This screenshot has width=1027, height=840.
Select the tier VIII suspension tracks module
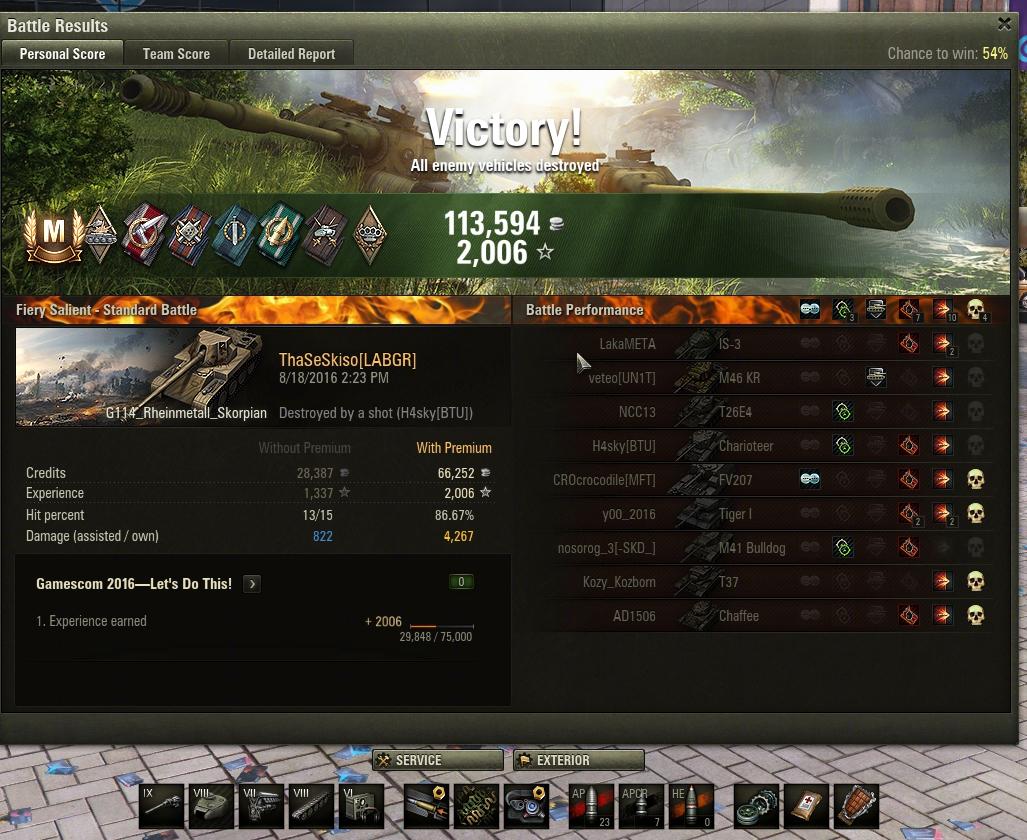311,806
